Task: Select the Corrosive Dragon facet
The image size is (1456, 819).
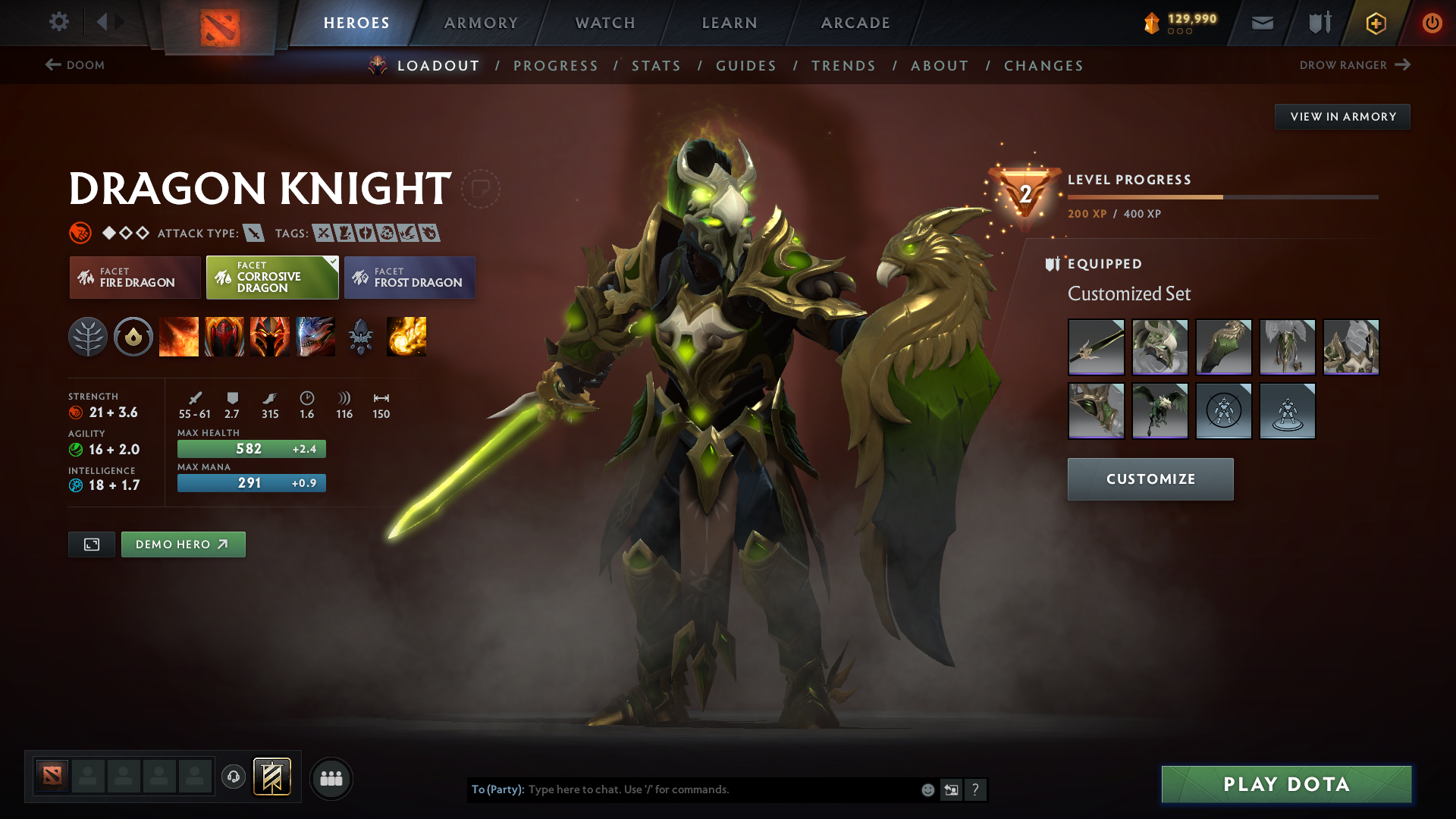Action: 271,278
